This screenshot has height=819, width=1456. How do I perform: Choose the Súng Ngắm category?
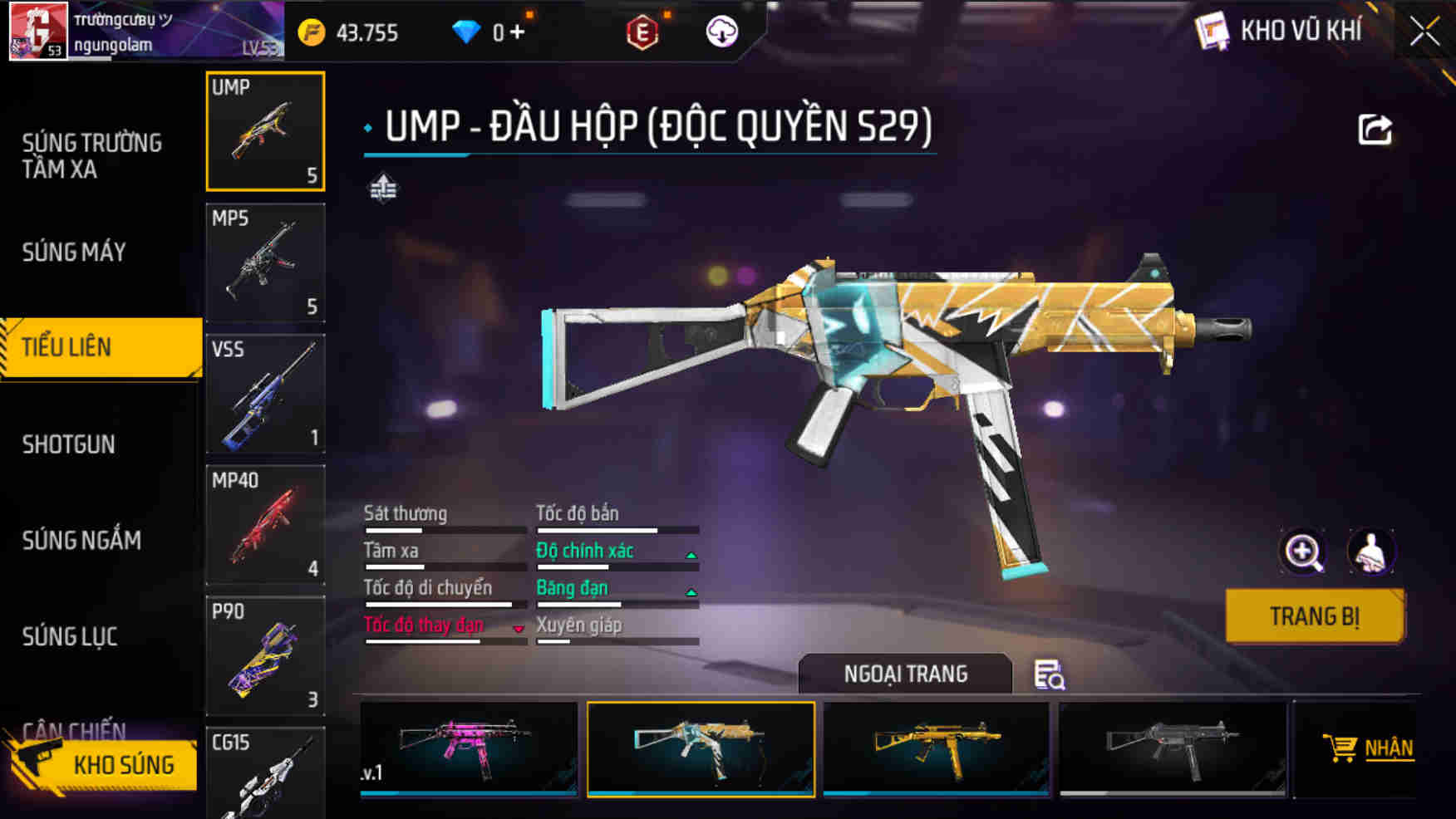click(81, 541)
